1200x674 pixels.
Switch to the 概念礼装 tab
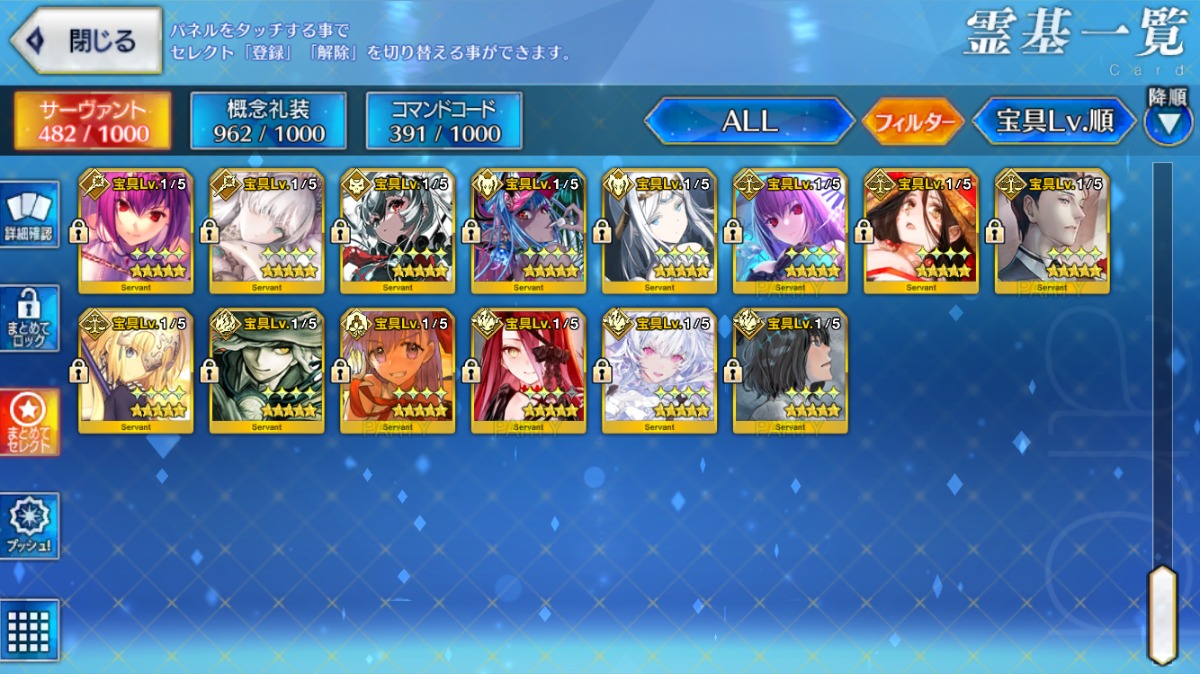coord(268,122)
